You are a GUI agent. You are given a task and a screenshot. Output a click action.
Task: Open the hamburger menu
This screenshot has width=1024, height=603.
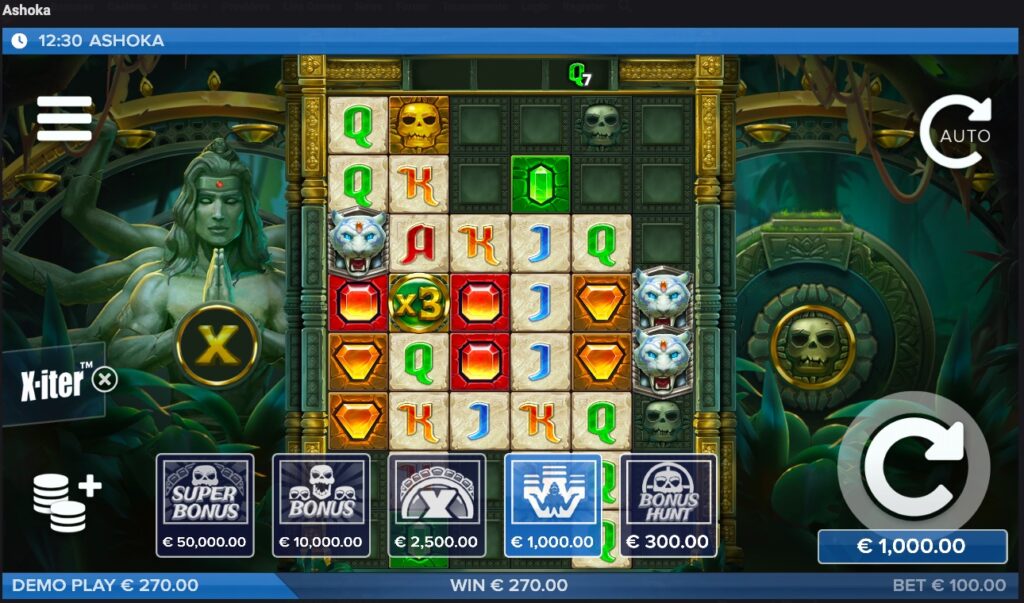(x=65, y=119)
